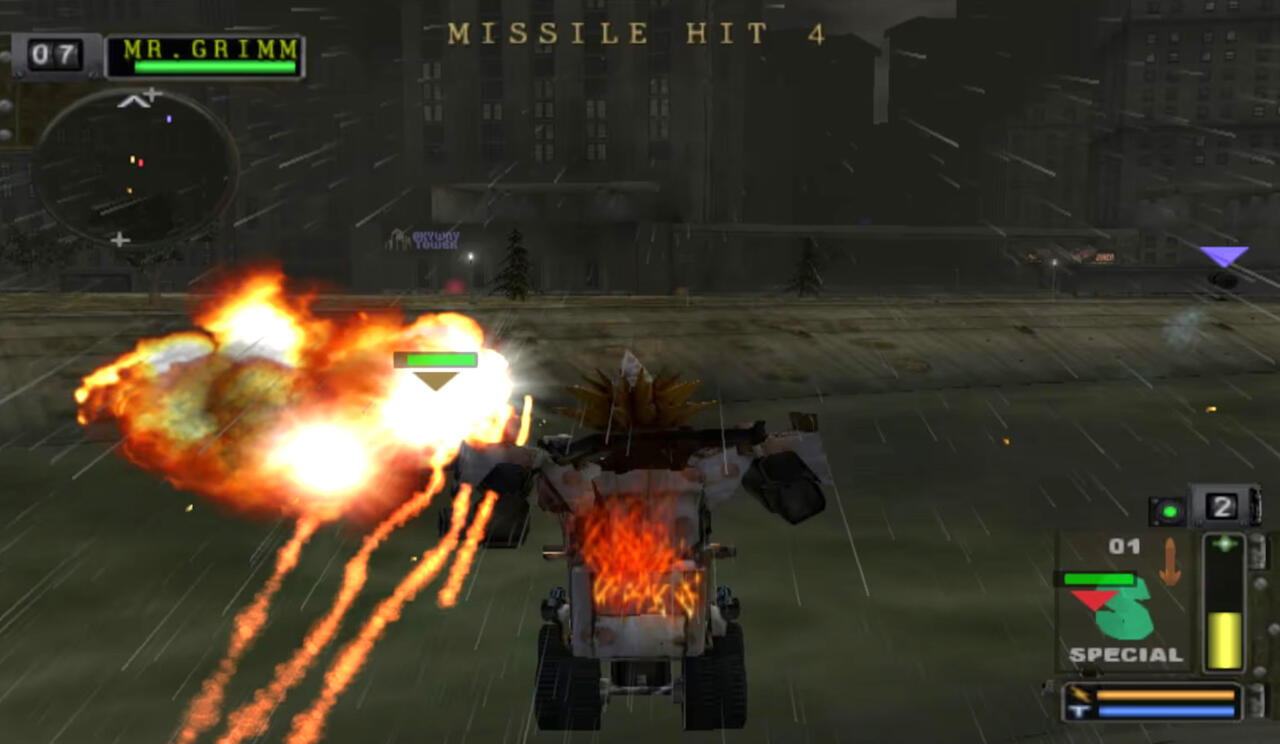
Task: Click the orange lightning turbo icon
Action: (x=1079, y=693)
